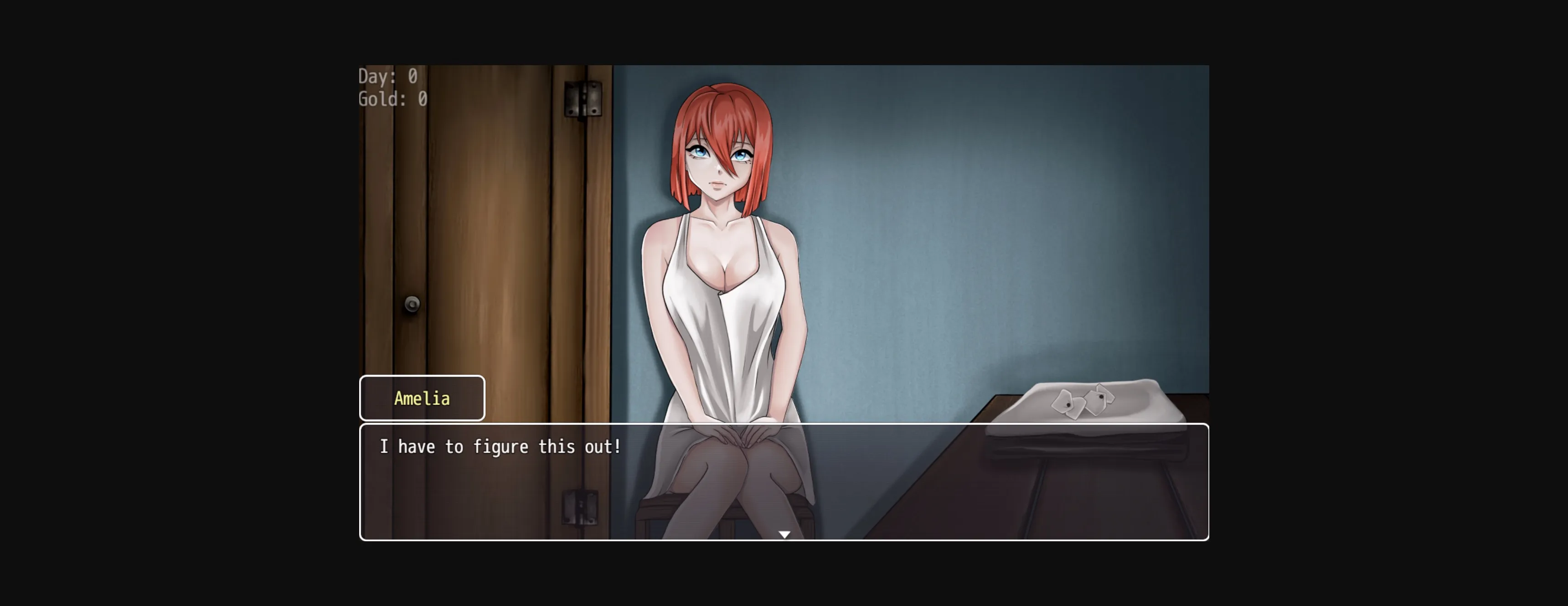This screenshot has width=1568, height=606.
Task: Select the Amelia name plate
Action: click(422, 398)
